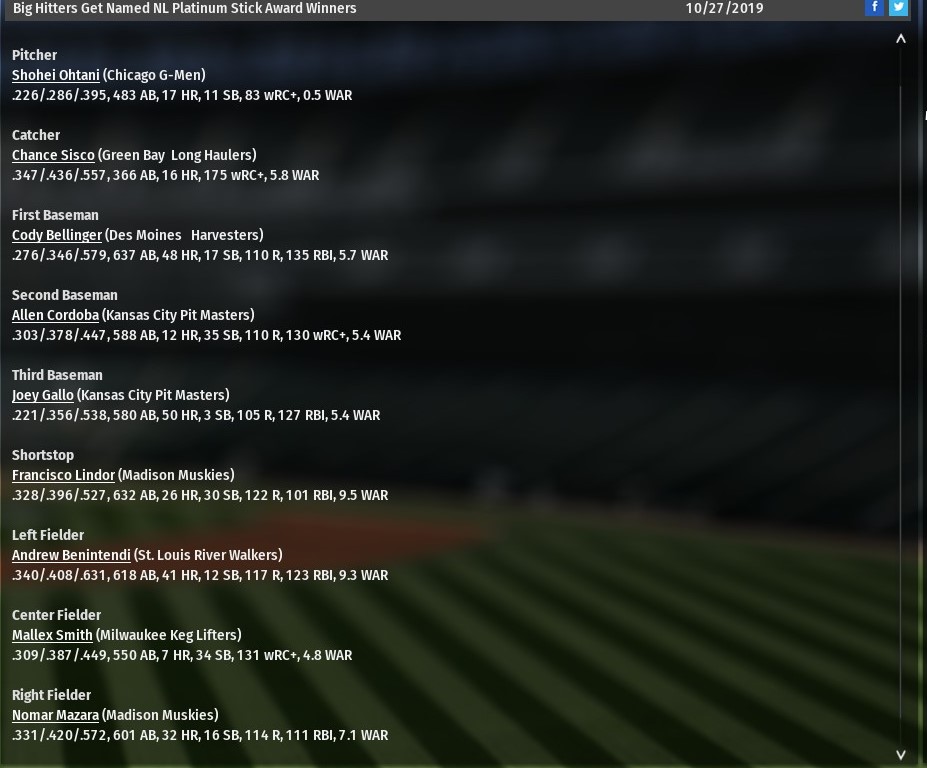Image resolution: width=927 pixels, height=768 pixels.
Task: Click Joey Gallo's name link
Action: pyautogui.click(x=43, y=395)
